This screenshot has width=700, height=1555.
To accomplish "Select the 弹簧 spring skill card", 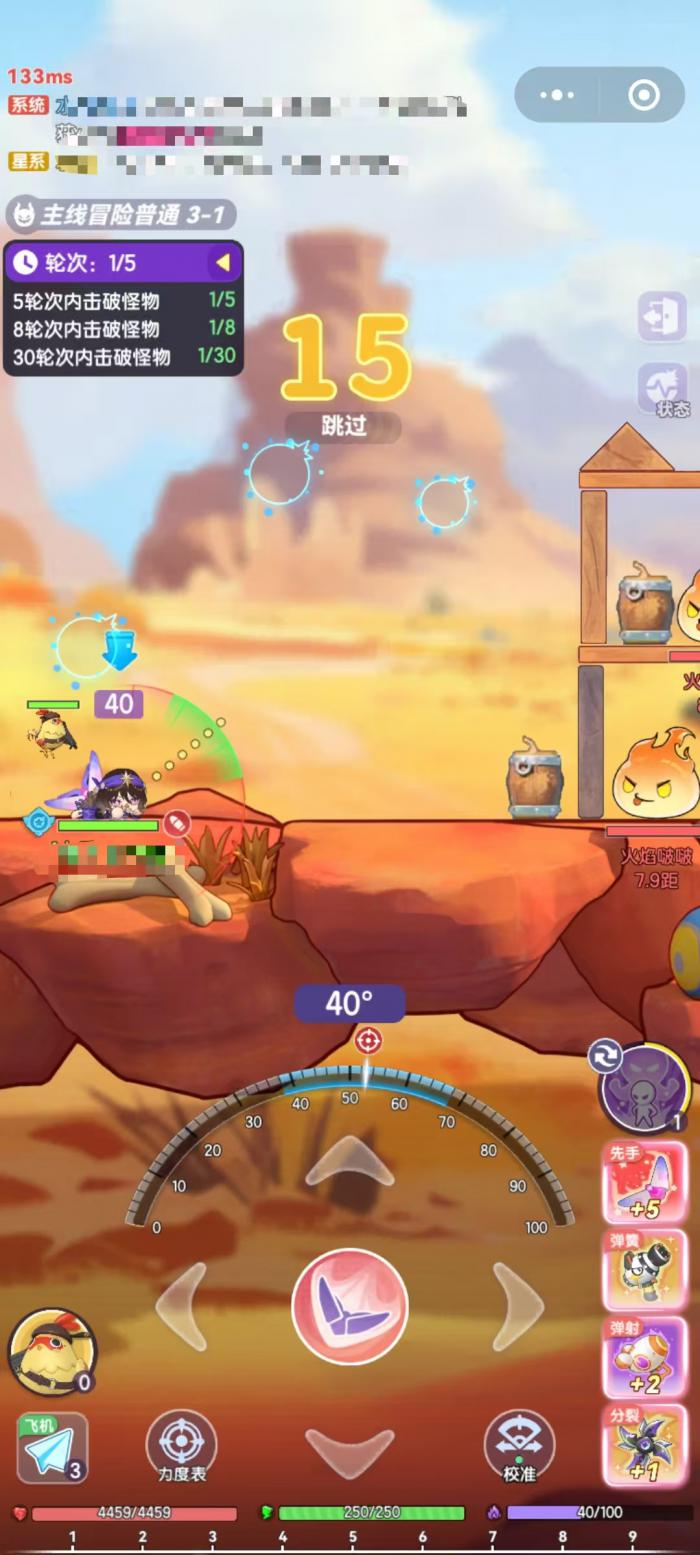I will point(644,1269).
